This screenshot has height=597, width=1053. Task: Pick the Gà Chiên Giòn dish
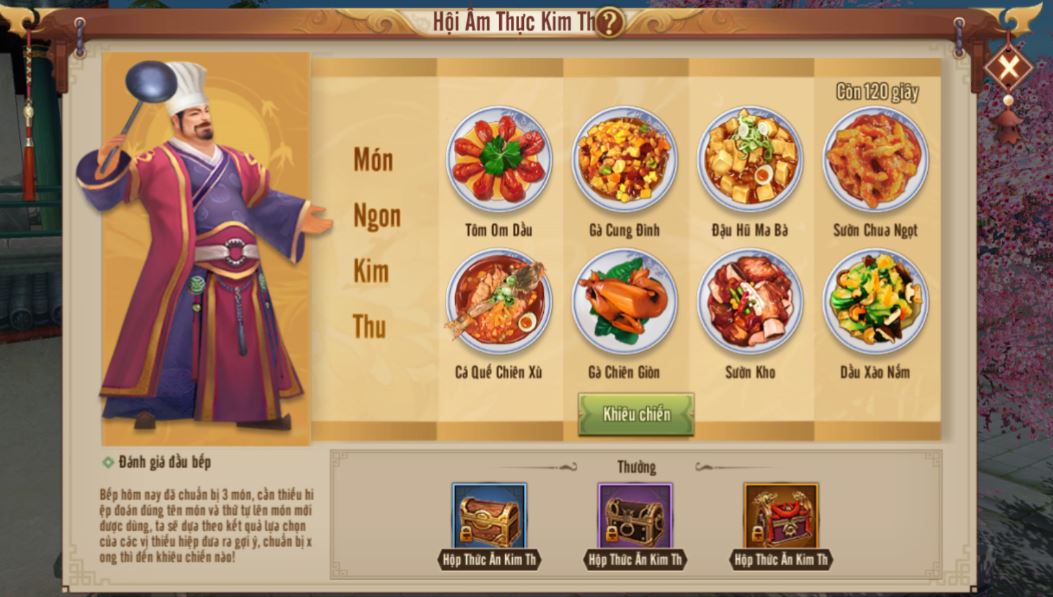click(x=624, y=302)
